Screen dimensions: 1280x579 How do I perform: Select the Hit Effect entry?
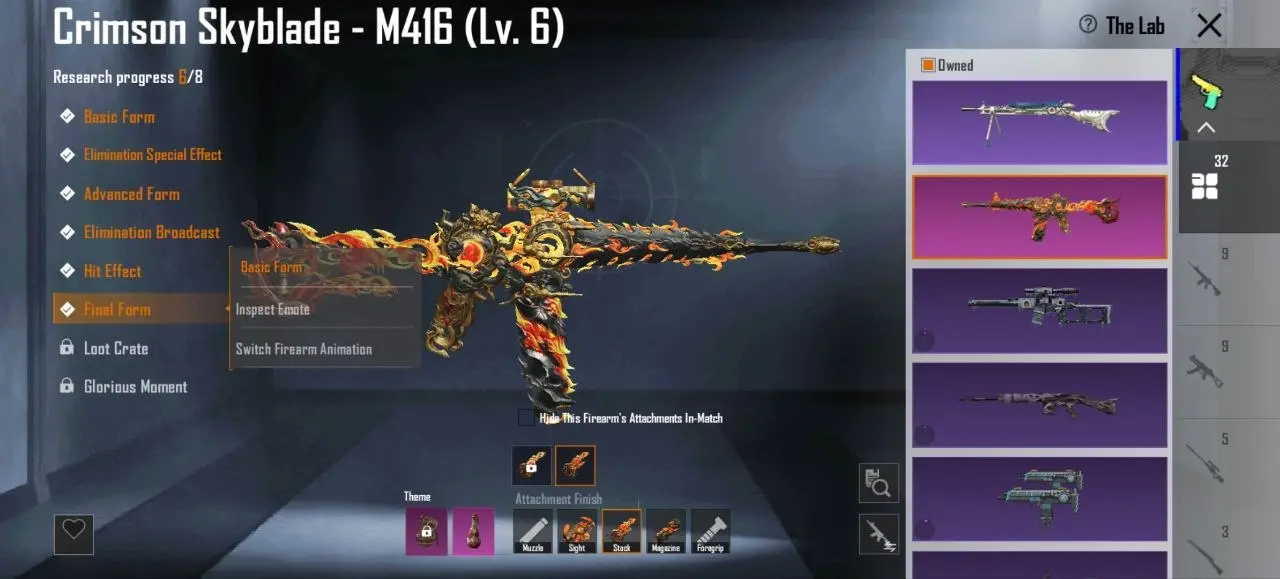[x=112, y=271]
